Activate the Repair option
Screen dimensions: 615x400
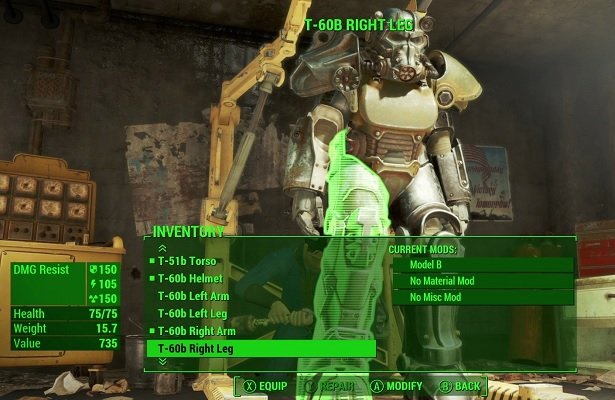pyautogui.click(x=331, y=385)
